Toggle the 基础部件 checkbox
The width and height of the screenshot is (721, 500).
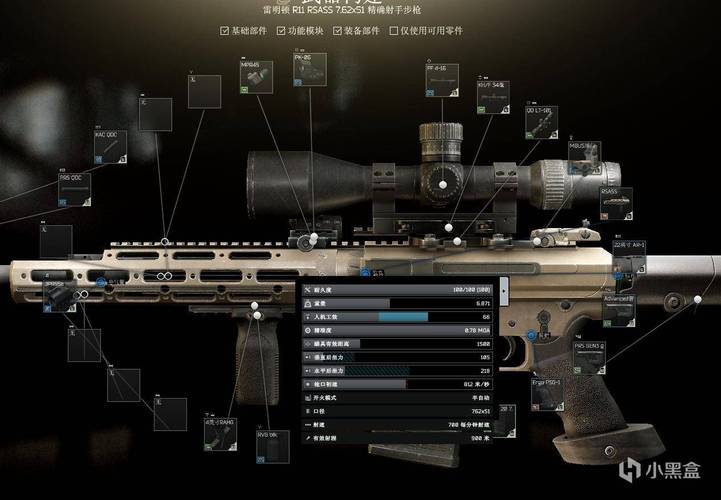pyautogui.click(x=225, y=31)
